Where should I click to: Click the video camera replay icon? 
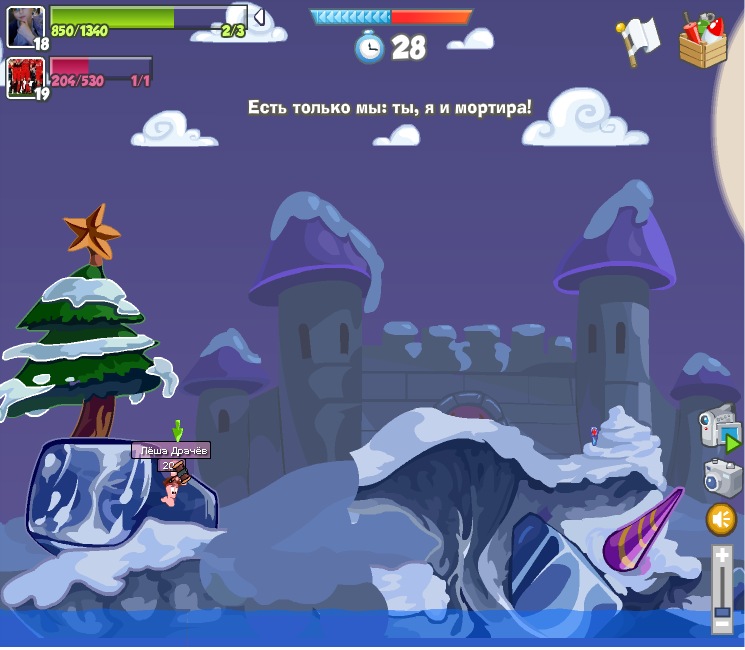[719, 428]
